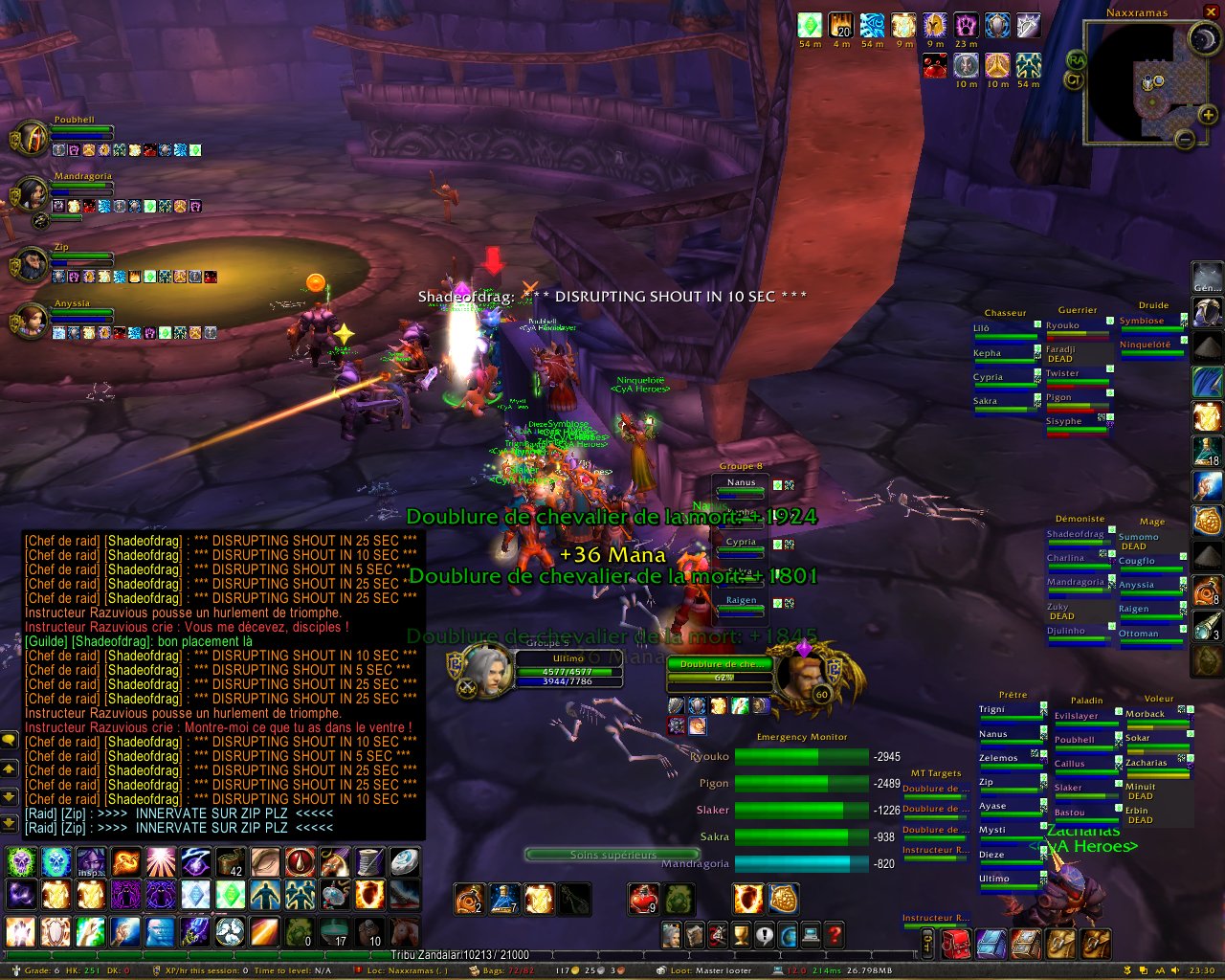This screenshot has width=1225, height=980.
Task: Zoom out the minimap with the minus button
Action: [x=1185, y=140]
